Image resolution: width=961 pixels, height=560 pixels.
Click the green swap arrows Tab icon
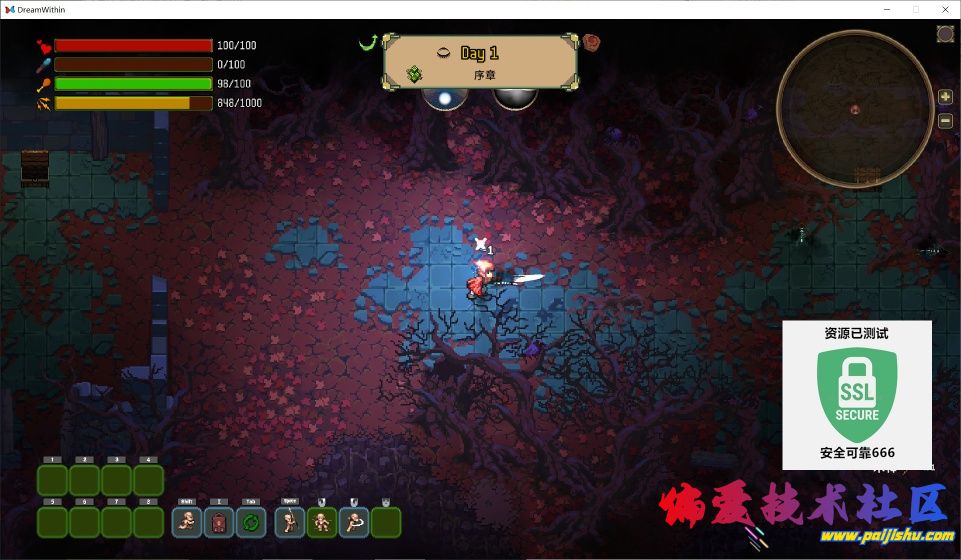(251, 522)
